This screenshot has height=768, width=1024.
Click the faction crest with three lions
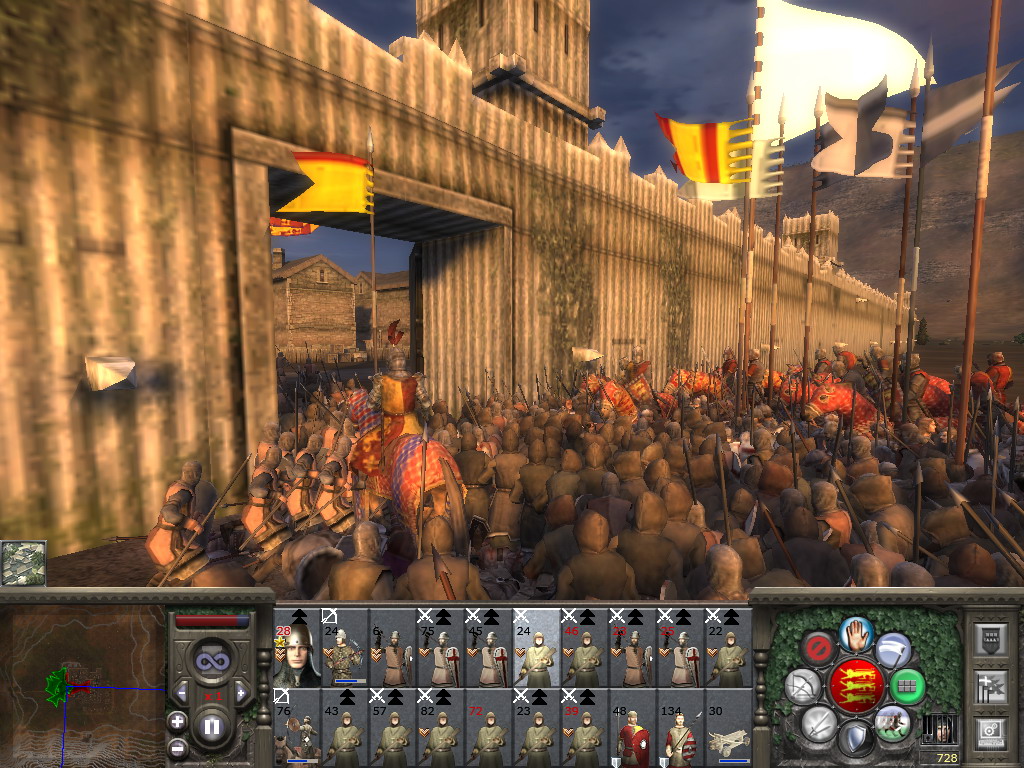click(856, 685)
